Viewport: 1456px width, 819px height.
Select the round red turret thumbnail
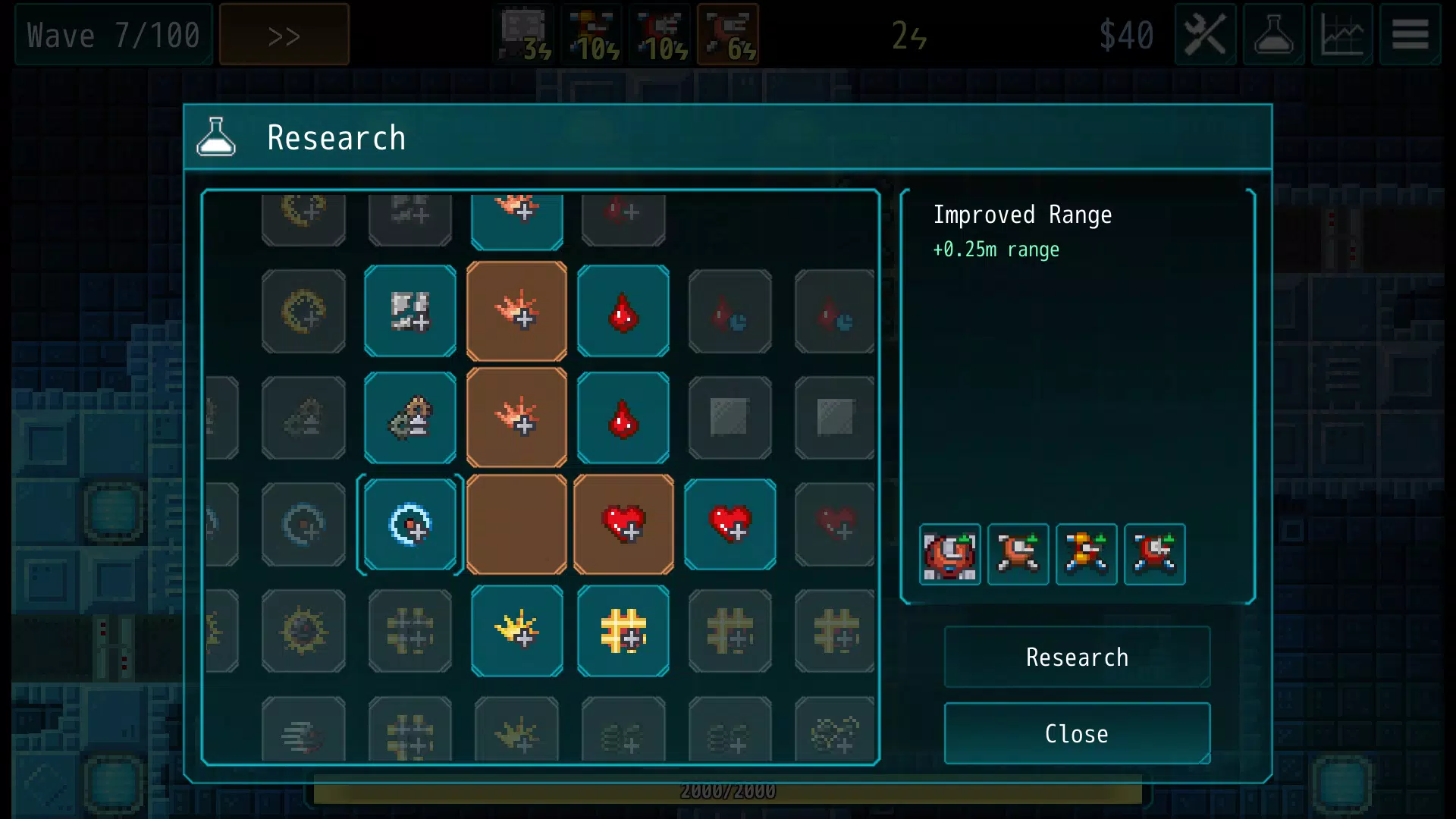tap(949, 554)
